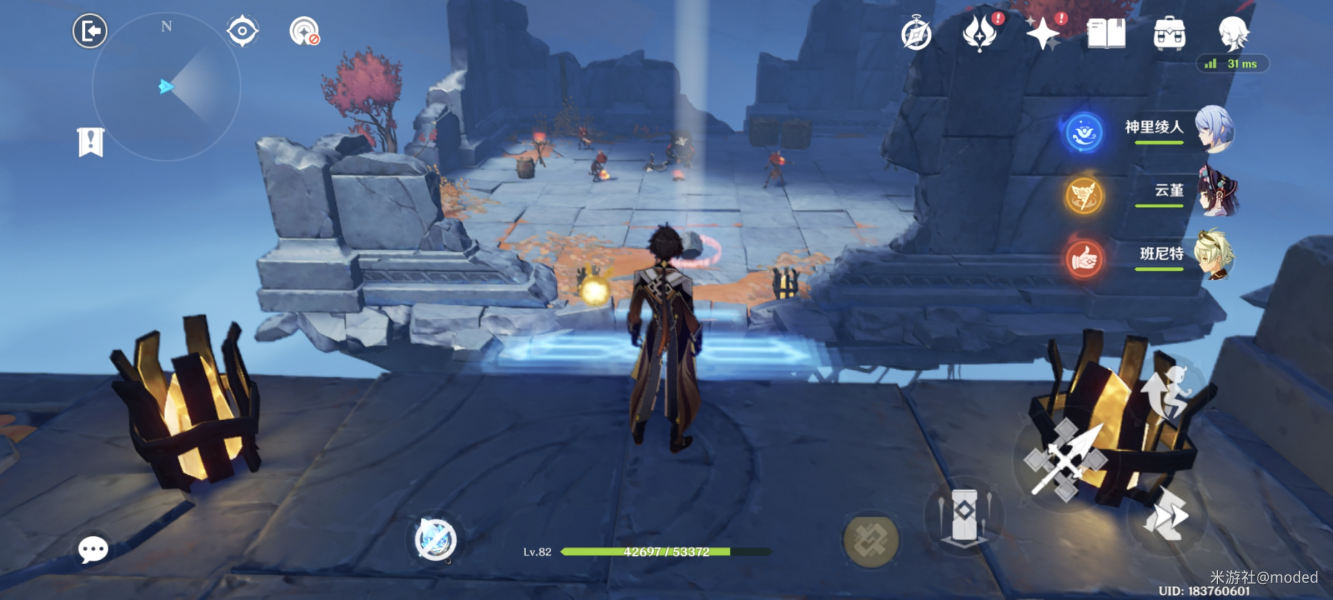Screen dimensions: 1333x600
Task: Leave the domain via the exit icon
Action: (x=90, y=32)
